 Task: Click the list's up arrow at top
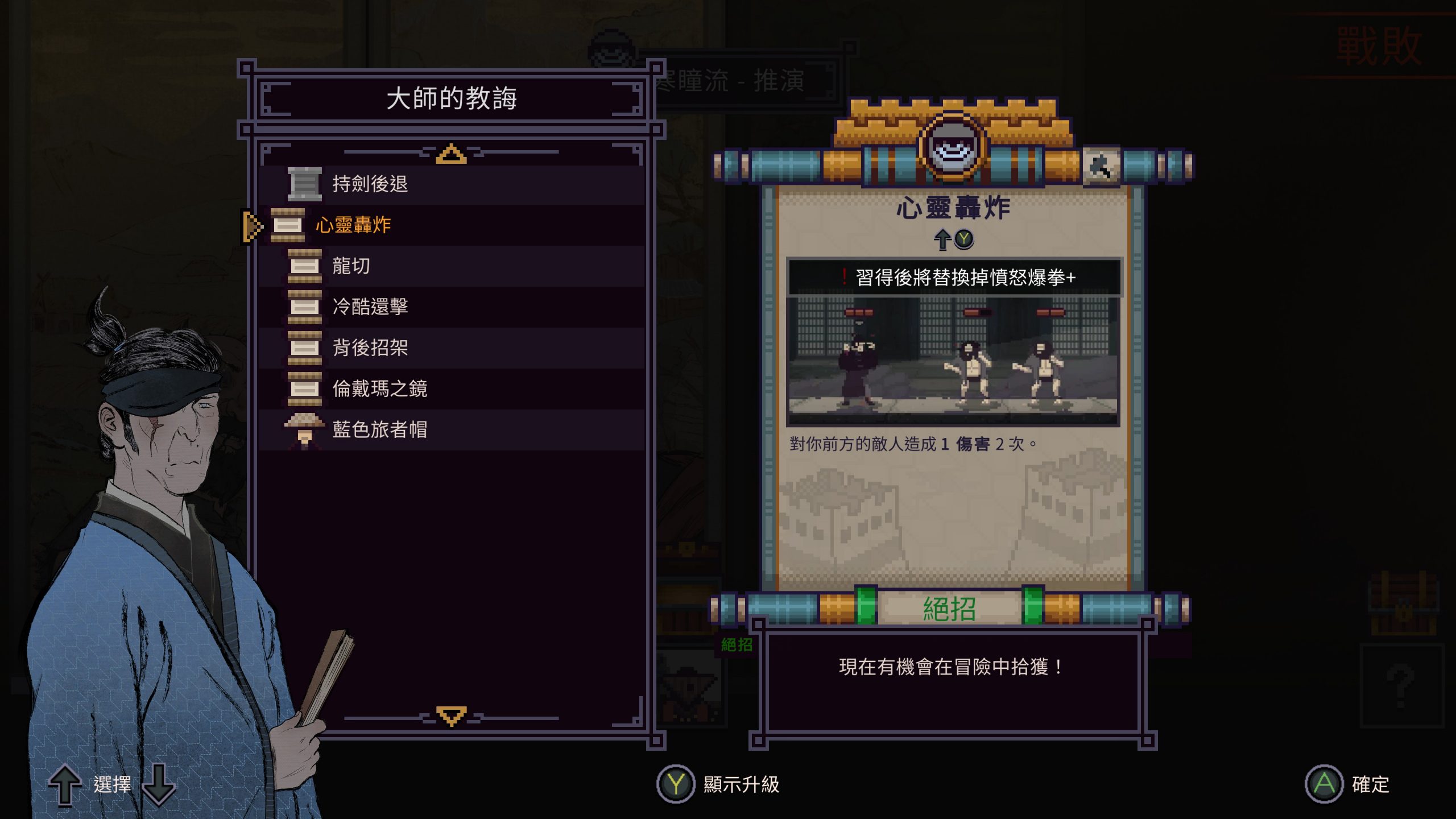click(x=451, y=154)
